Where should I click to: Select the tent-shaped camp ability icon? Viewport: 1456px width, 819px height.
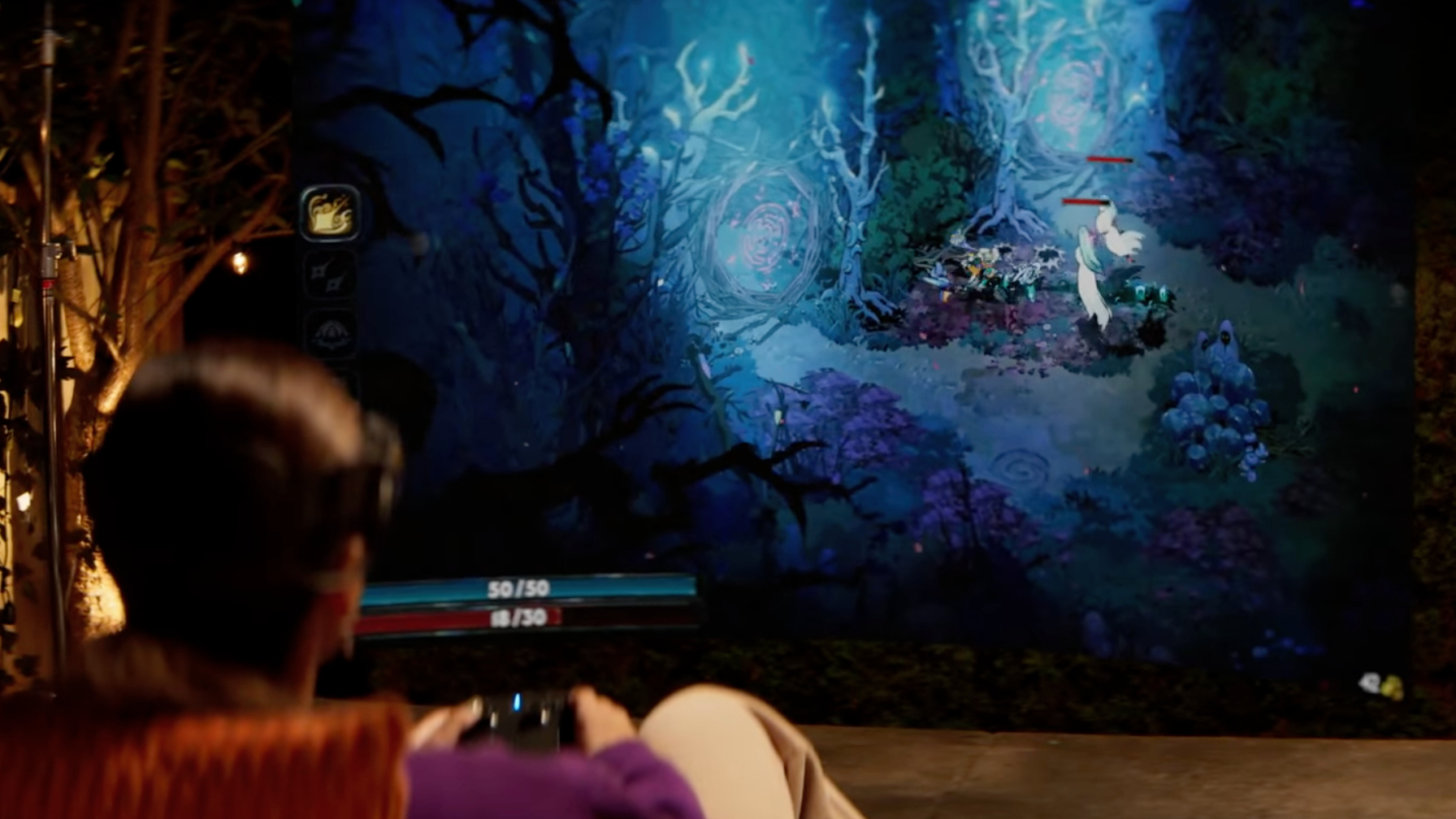coord(331,331)
